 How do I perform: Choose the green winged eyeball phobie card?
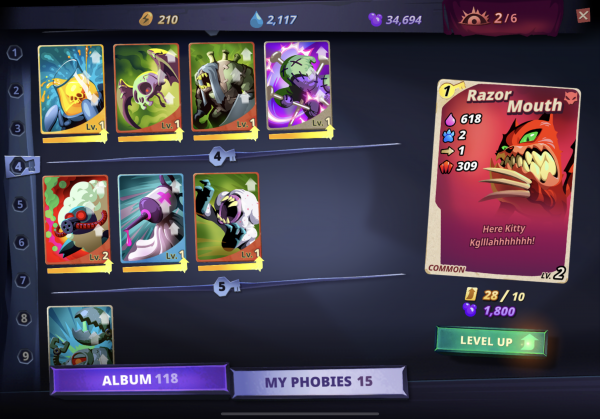[146, 89]
